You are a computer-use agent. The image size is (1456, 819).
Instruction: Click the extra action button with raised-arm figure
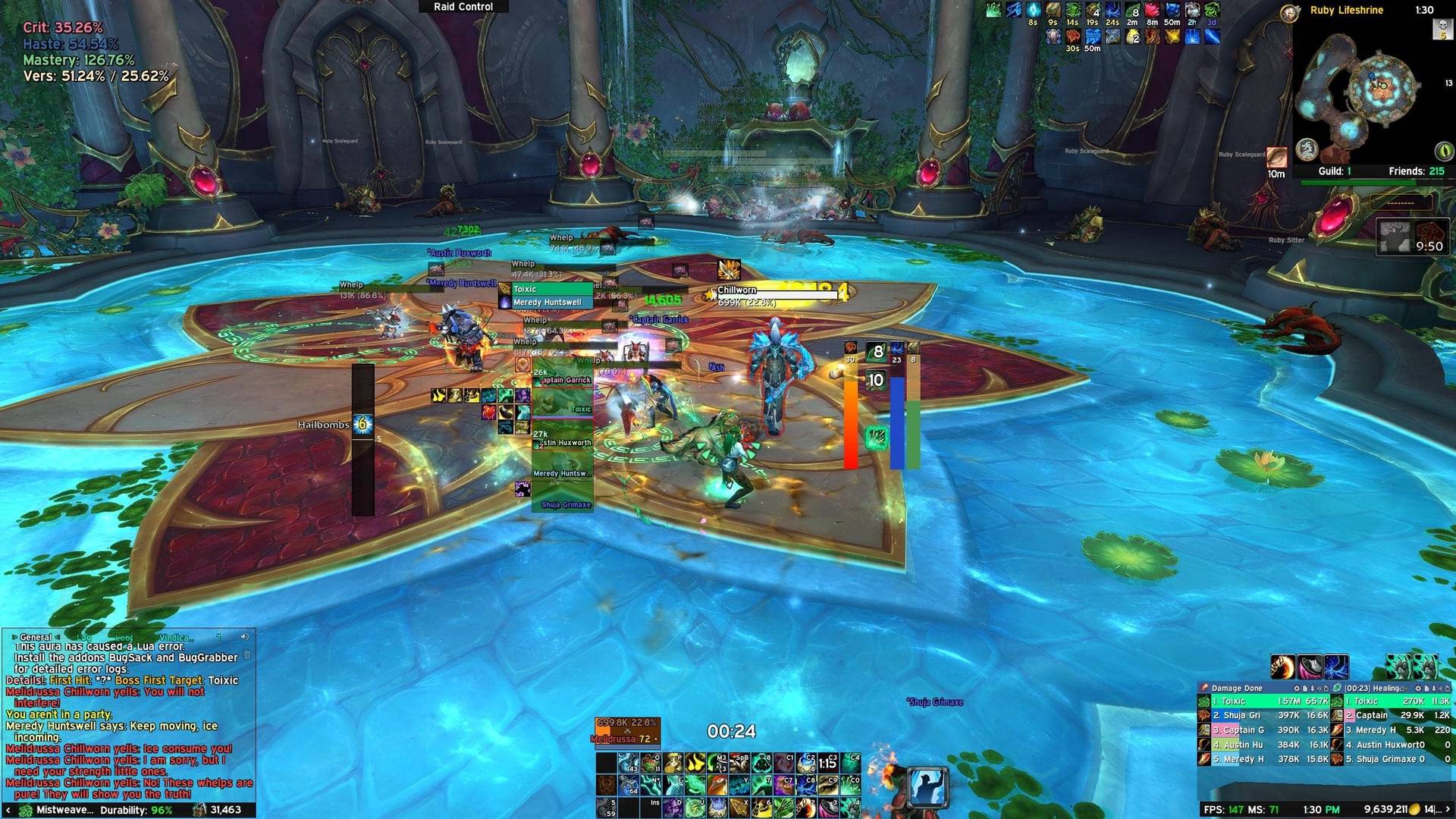coord(927,786)
